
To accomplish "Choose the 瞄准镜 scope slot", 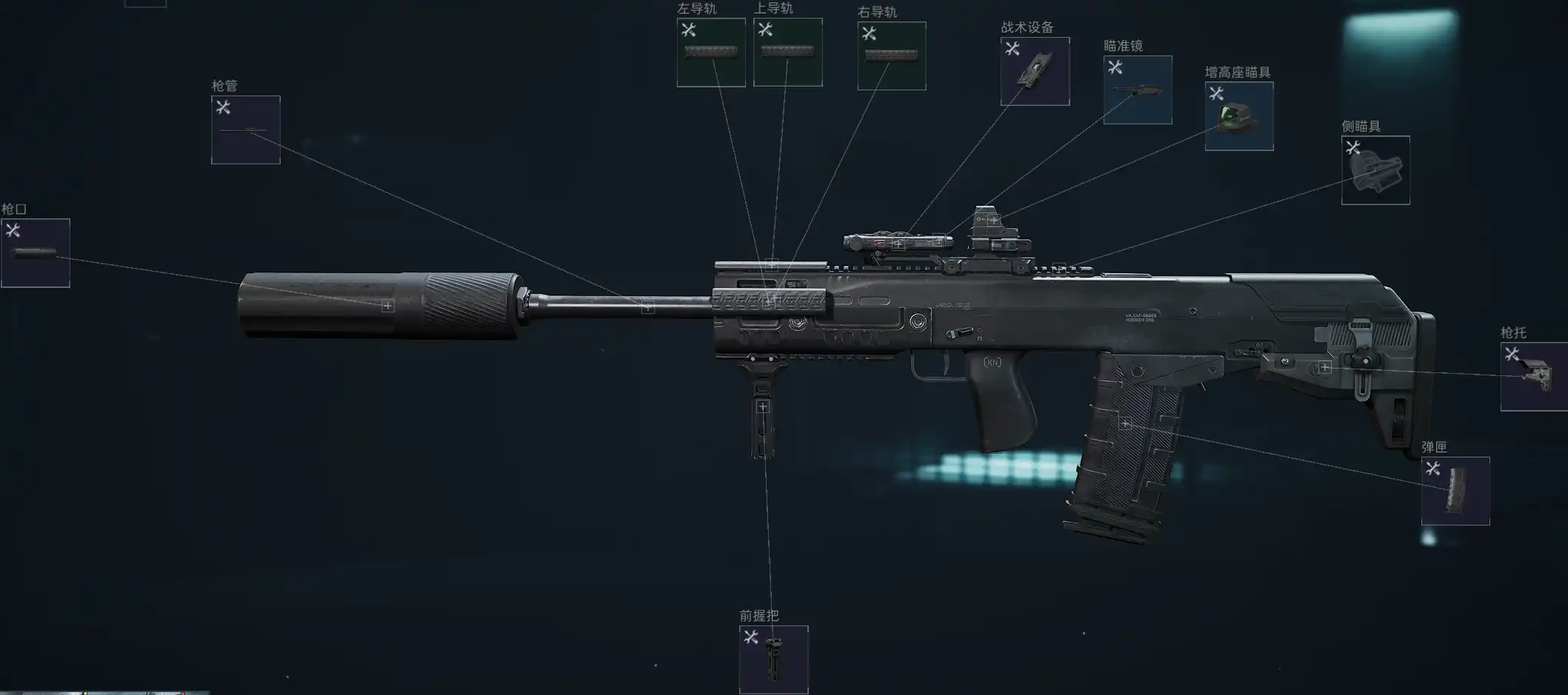I will coord(1138,90).
